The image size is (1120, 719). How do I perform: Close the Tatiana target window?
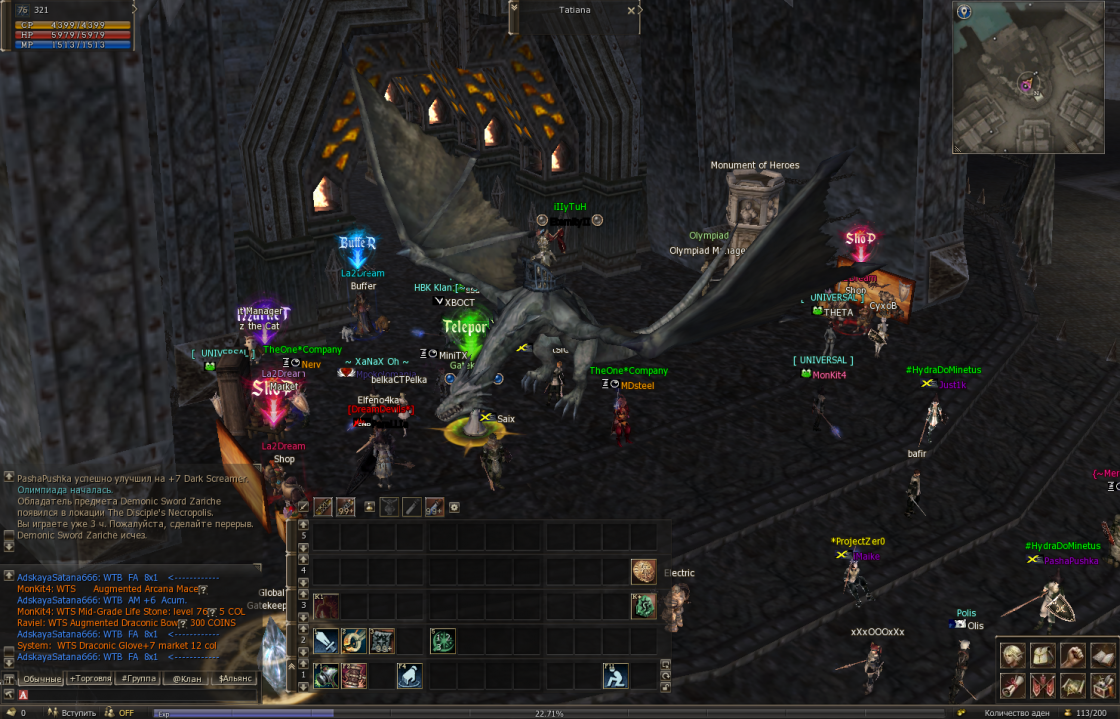point(631,10)
